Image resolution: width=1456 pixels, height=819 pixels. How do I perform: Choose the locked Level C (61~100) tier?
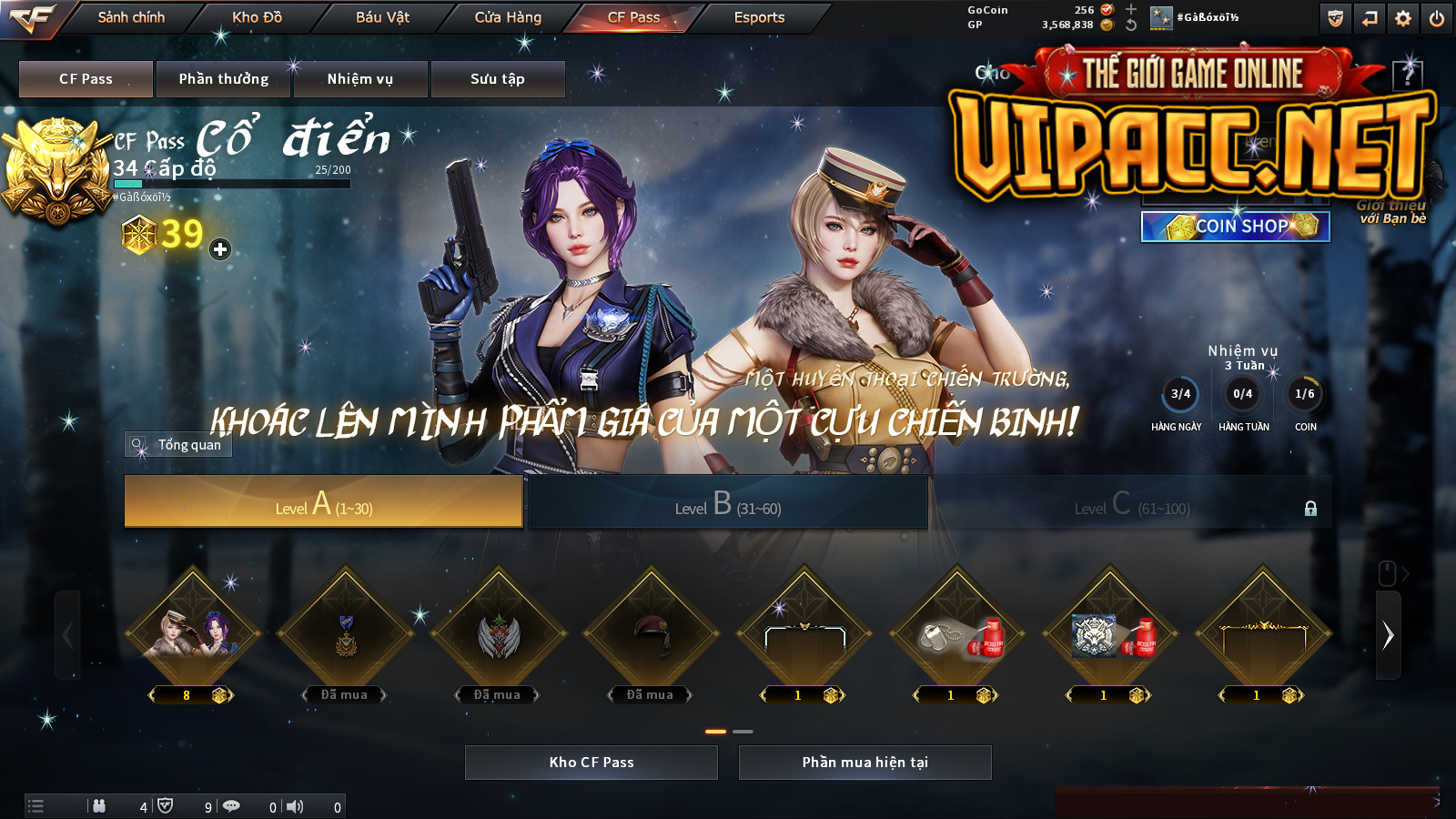point(1131,501)
